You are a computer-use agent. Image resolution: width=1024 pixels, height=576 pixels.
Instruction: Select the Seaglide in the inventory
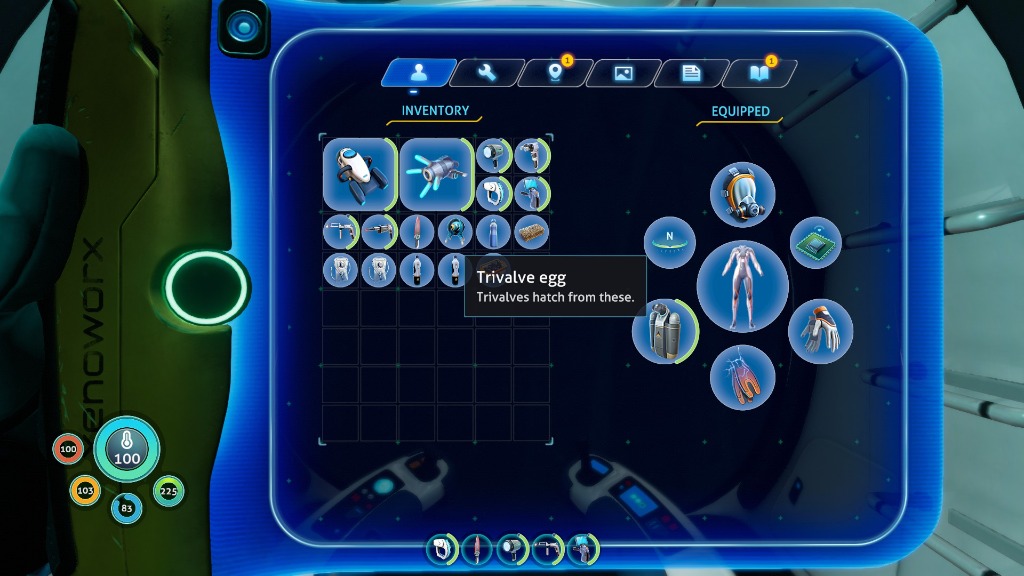359,173
